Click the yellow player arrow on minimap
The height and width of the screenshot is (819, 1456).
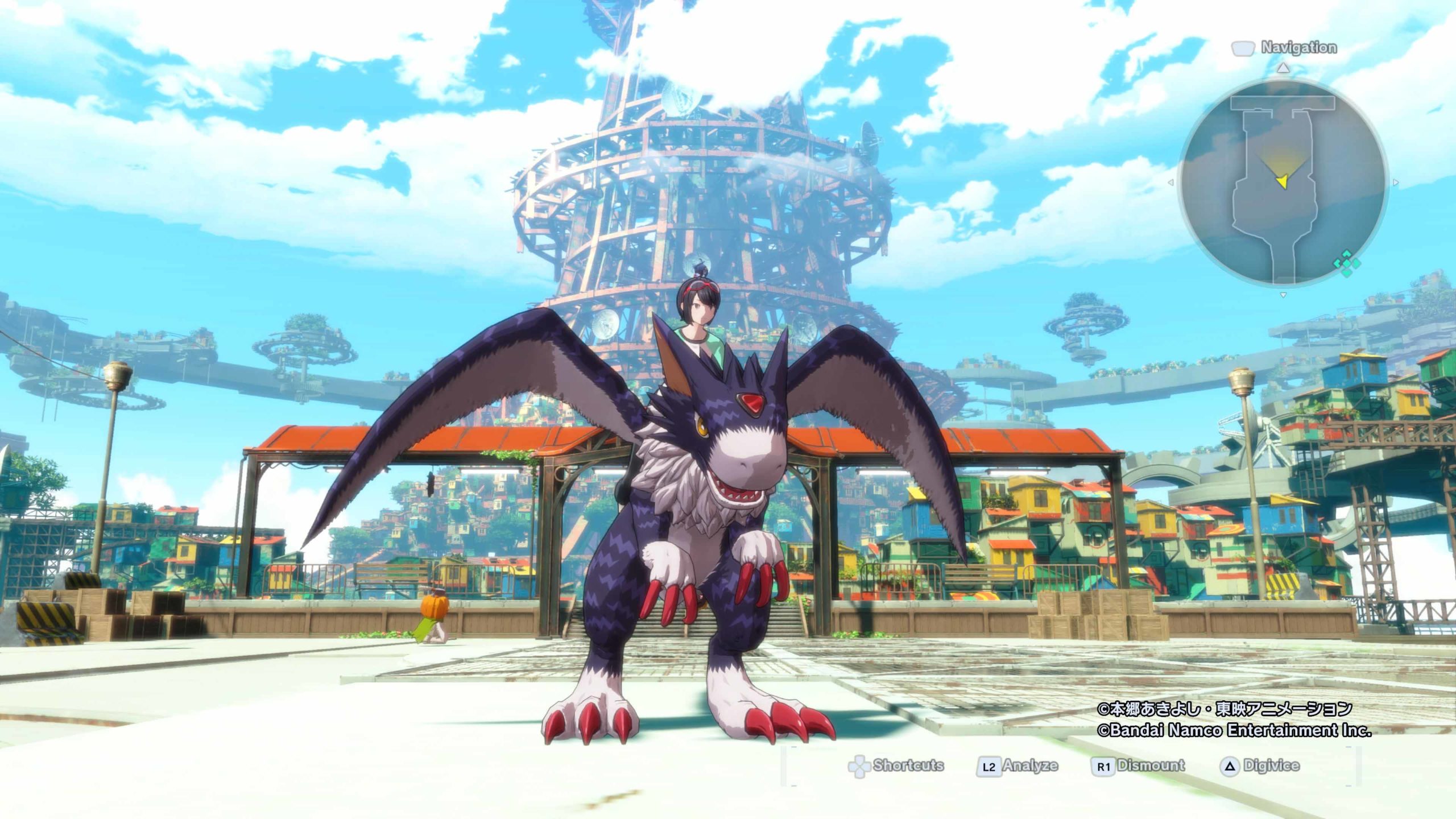(1281, 181)
